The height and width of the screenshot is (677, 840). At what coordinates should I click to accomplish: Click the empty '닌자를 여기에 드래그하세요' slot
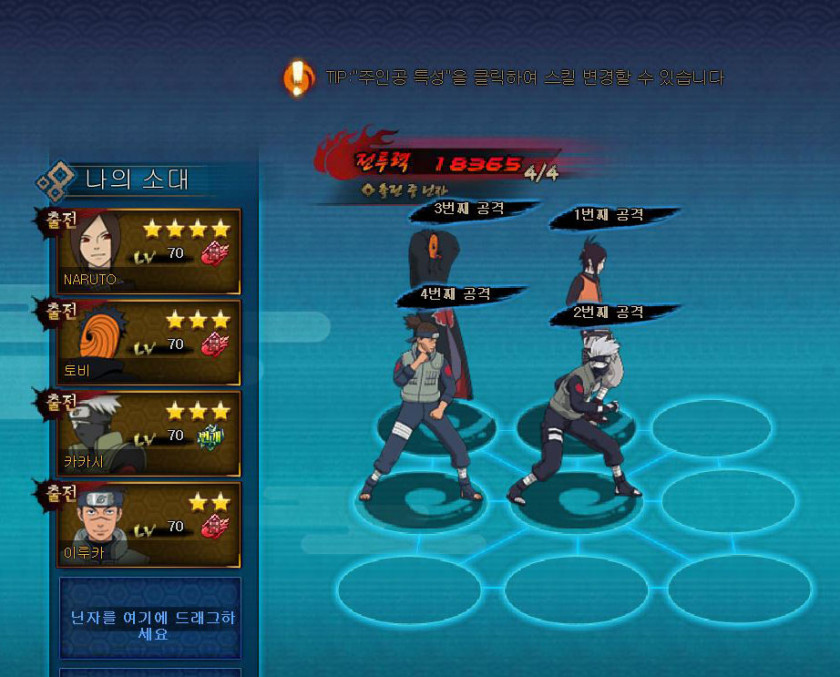(150, 617)
